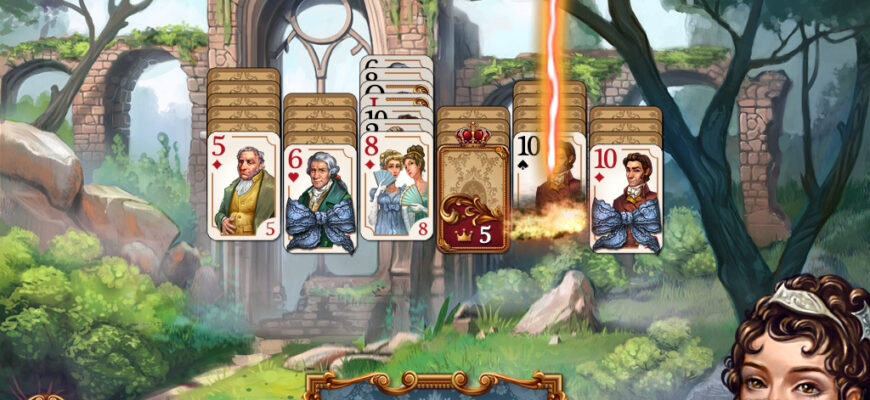Screen dimensions: 870x400
Task: Choose the 8 card with two ladies
Action: coord(396,185)
